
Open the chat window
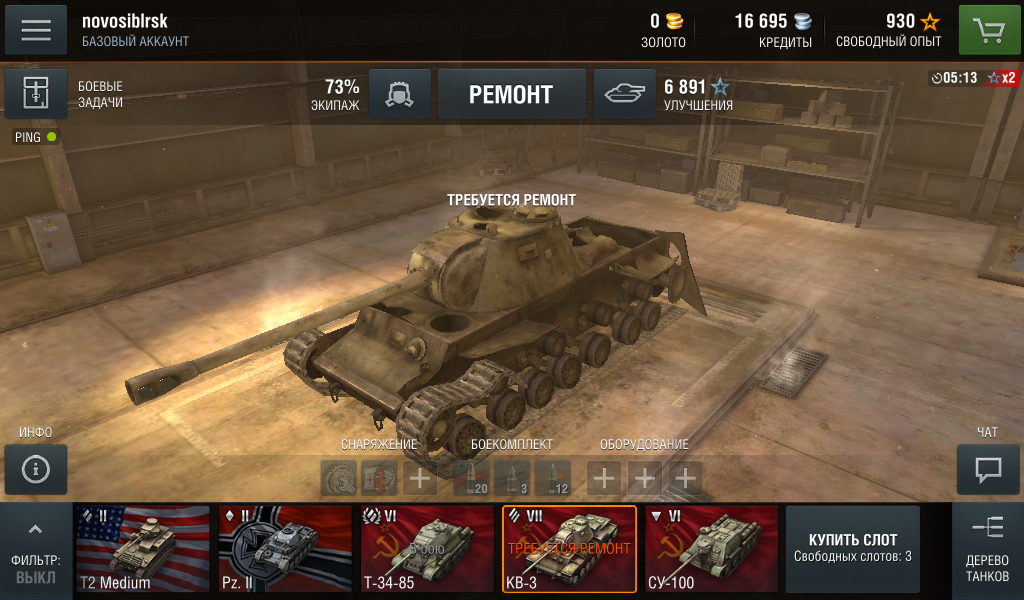(988, 469)
